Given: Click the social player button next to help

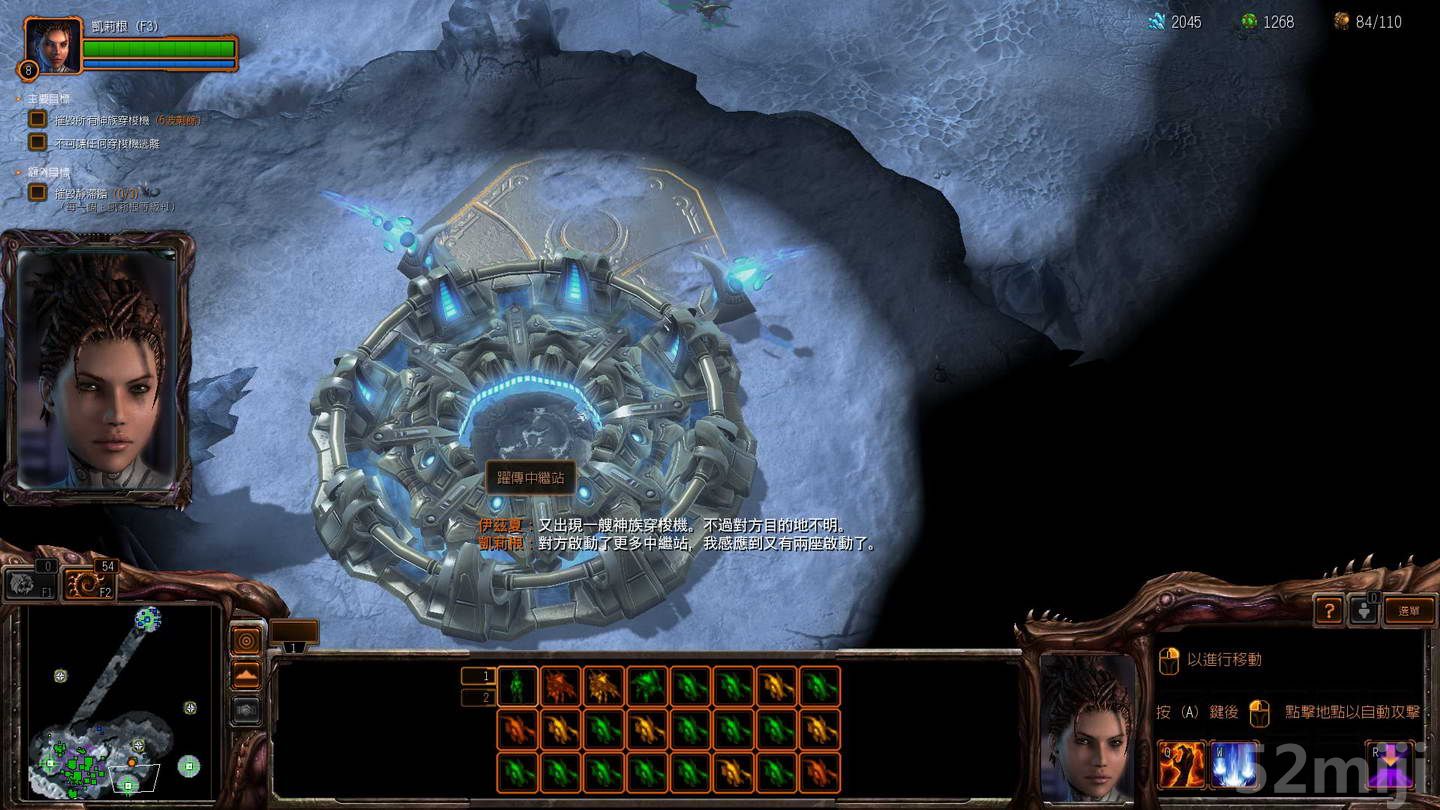Looking at the screenshot, I should 1364,611.
